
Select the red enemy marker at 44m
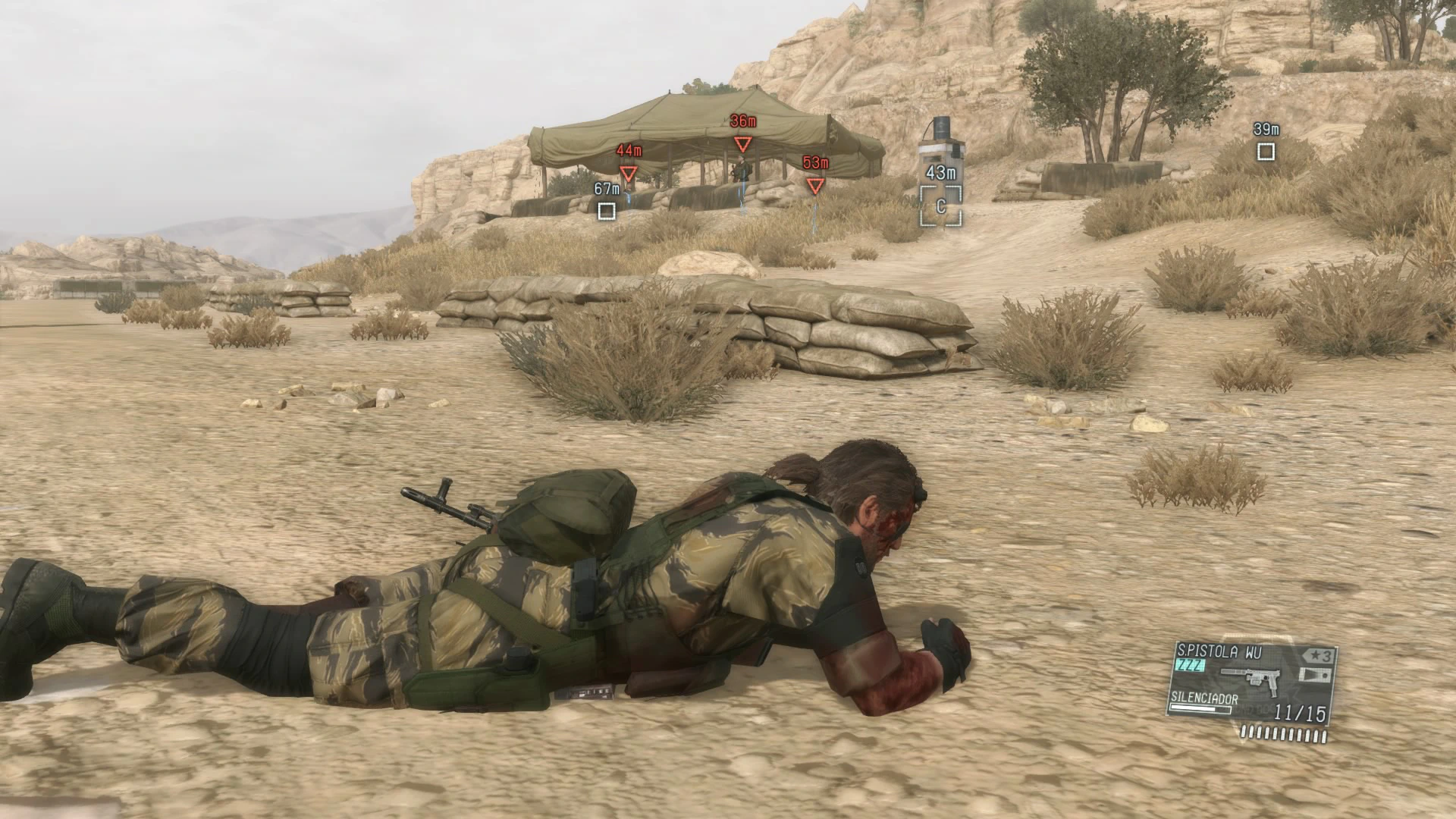click(x=628, y=174)
